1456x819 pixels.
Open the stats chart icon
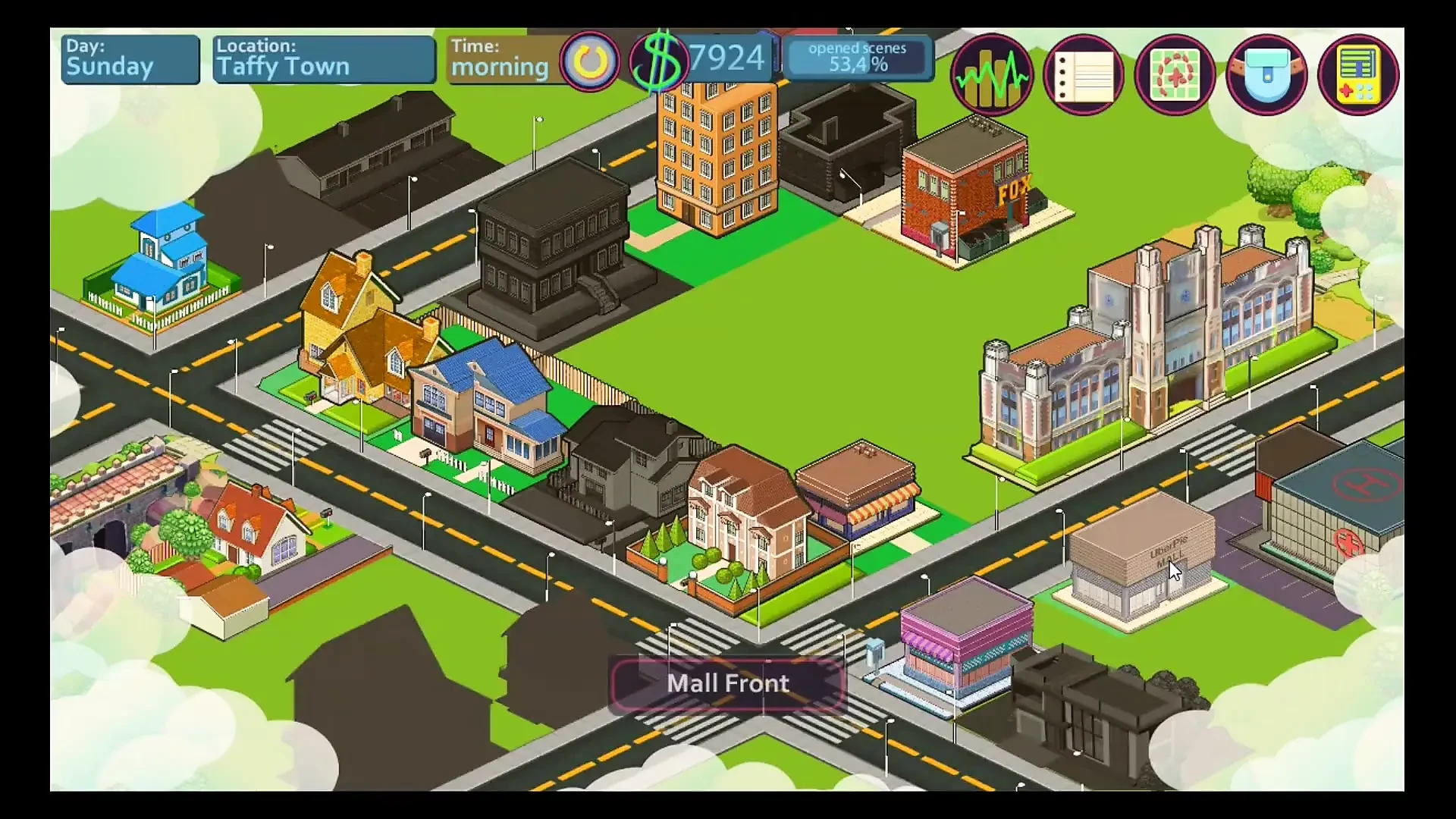click(991, 75)
